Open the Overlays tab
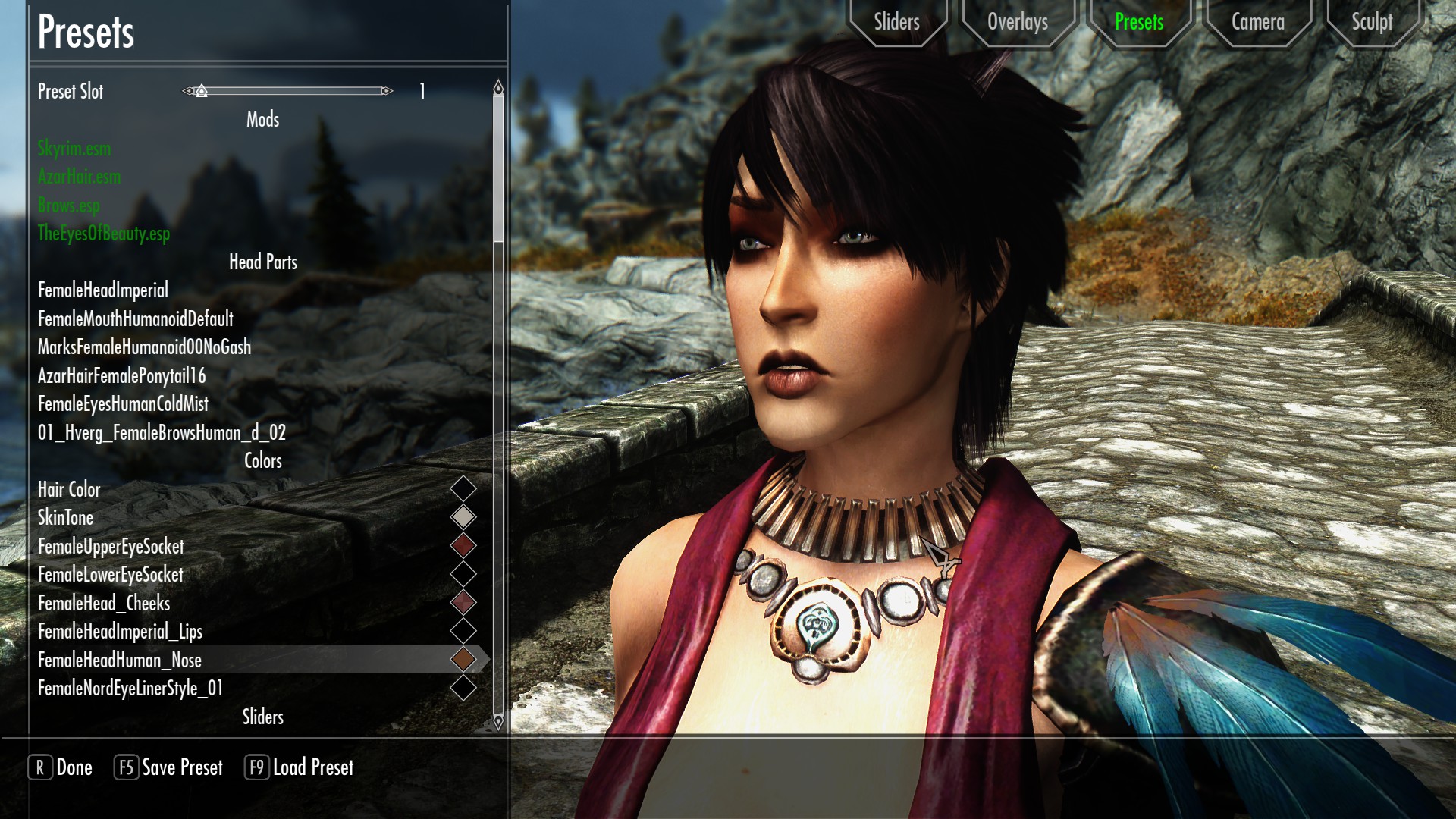Screen dimensions: 1456x819 point(1017,22)
